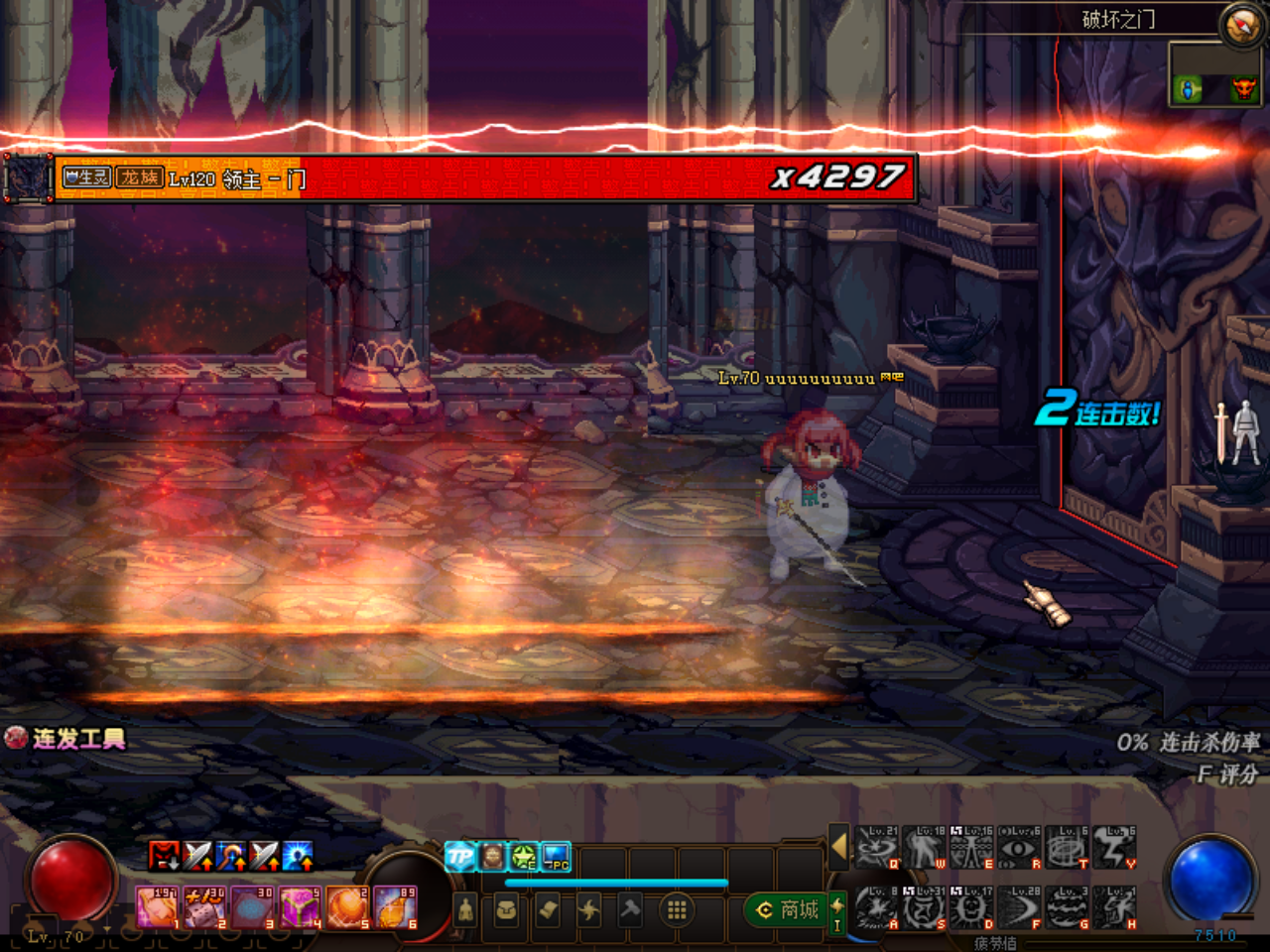Use the consumable in hotbar slot 1

pyautogui.click(x=158, y=907)
